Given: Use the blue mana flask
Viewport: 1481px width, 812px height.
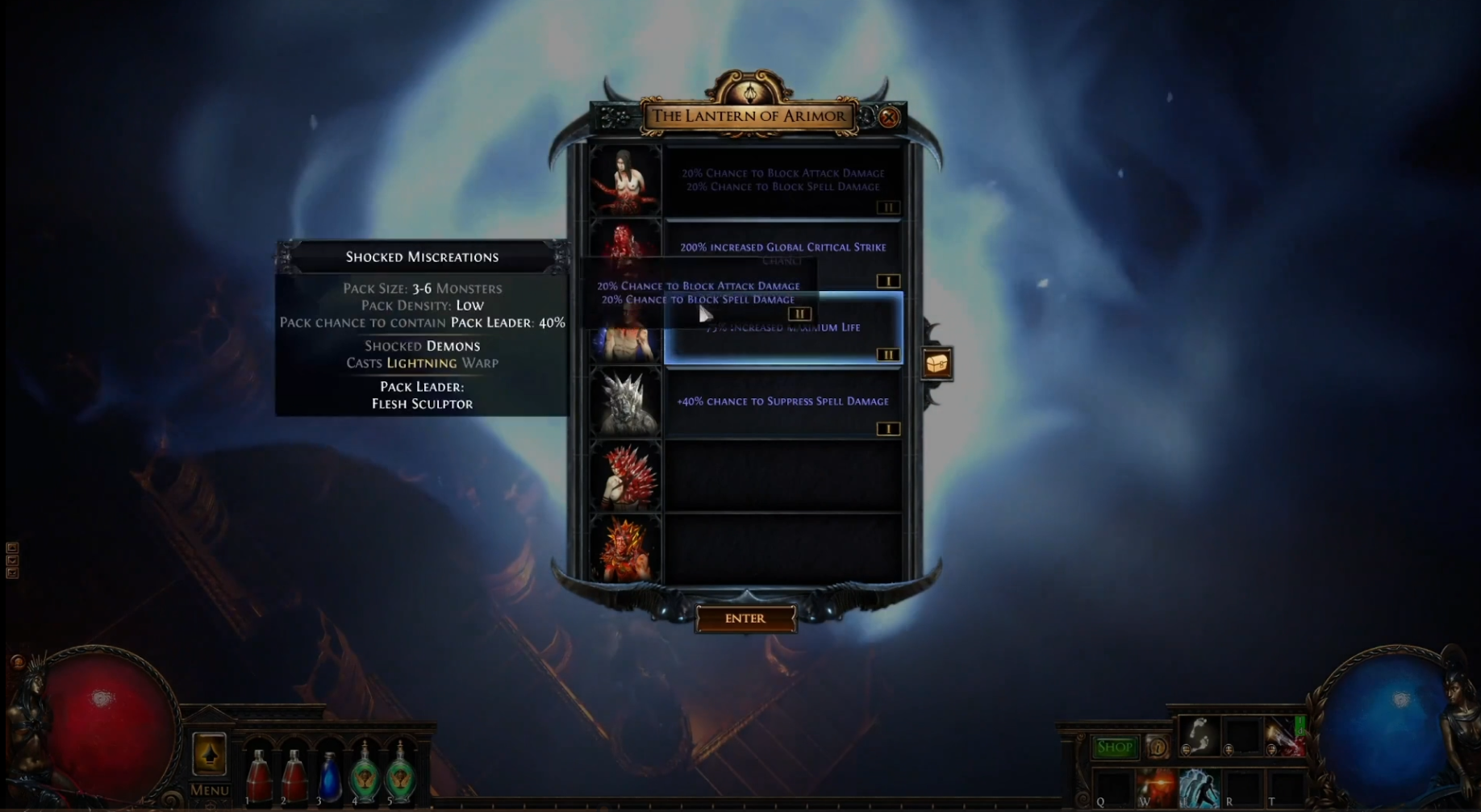Looking at the screenshot, I should (x=329, y=776).
